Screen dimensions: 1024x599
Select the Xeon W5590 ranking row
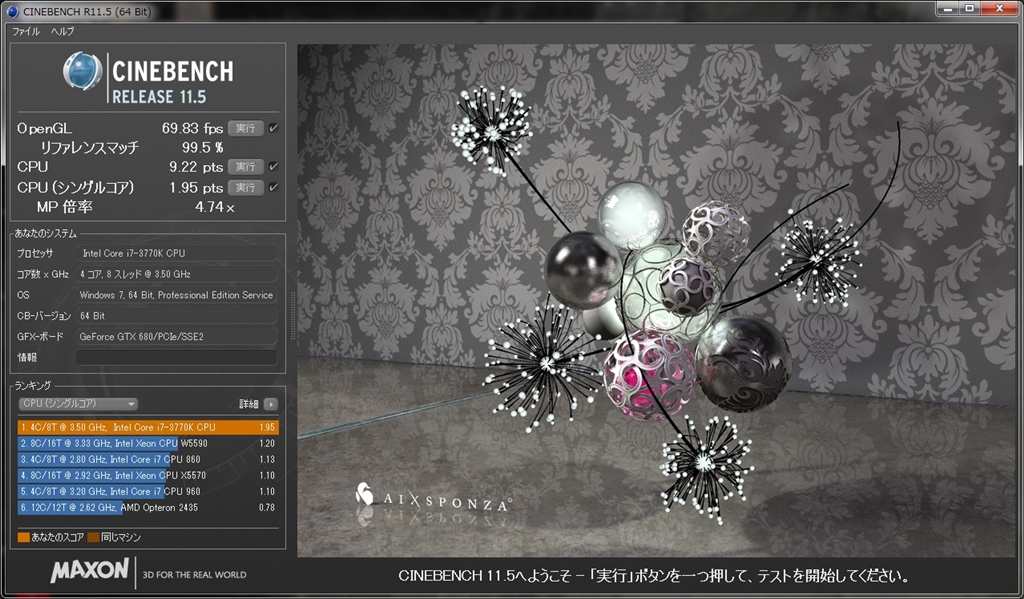pos(147,443)
